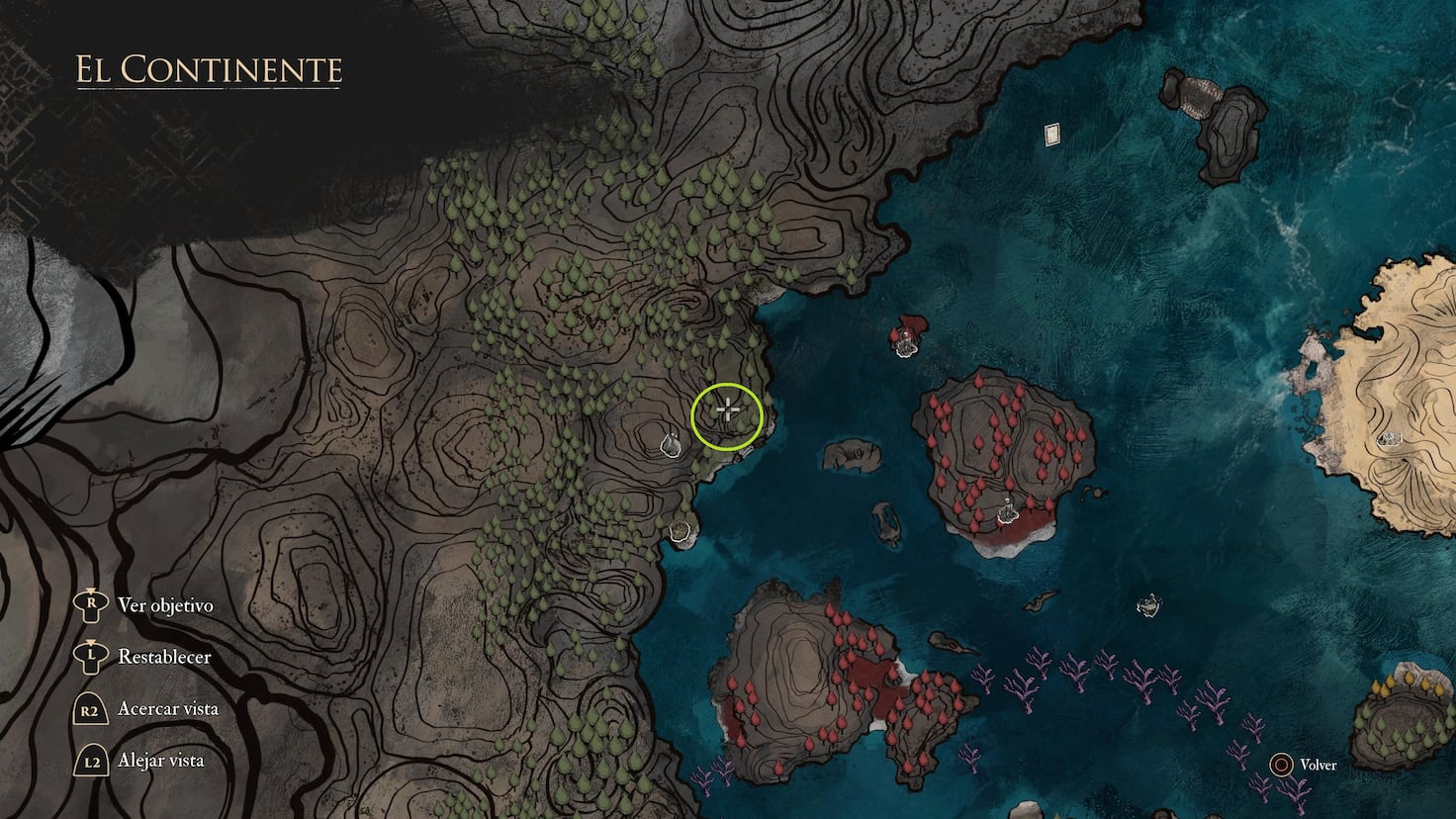Viewport: 1456px width, 819px height.
Task: Click the crosshair inside the green circle
Action: point(726,408)
